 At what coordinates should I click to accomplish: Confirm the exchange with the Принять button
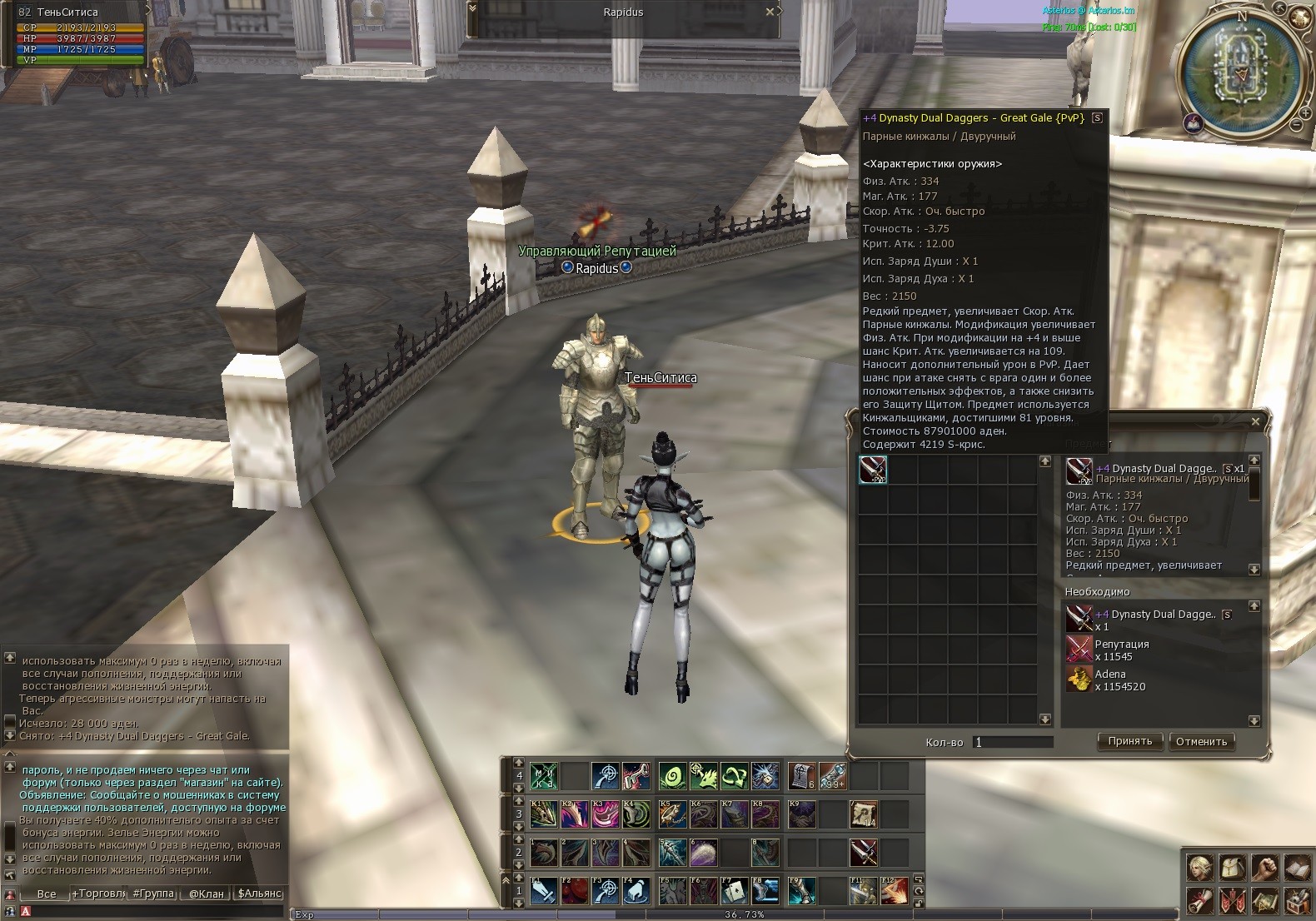1129,741
